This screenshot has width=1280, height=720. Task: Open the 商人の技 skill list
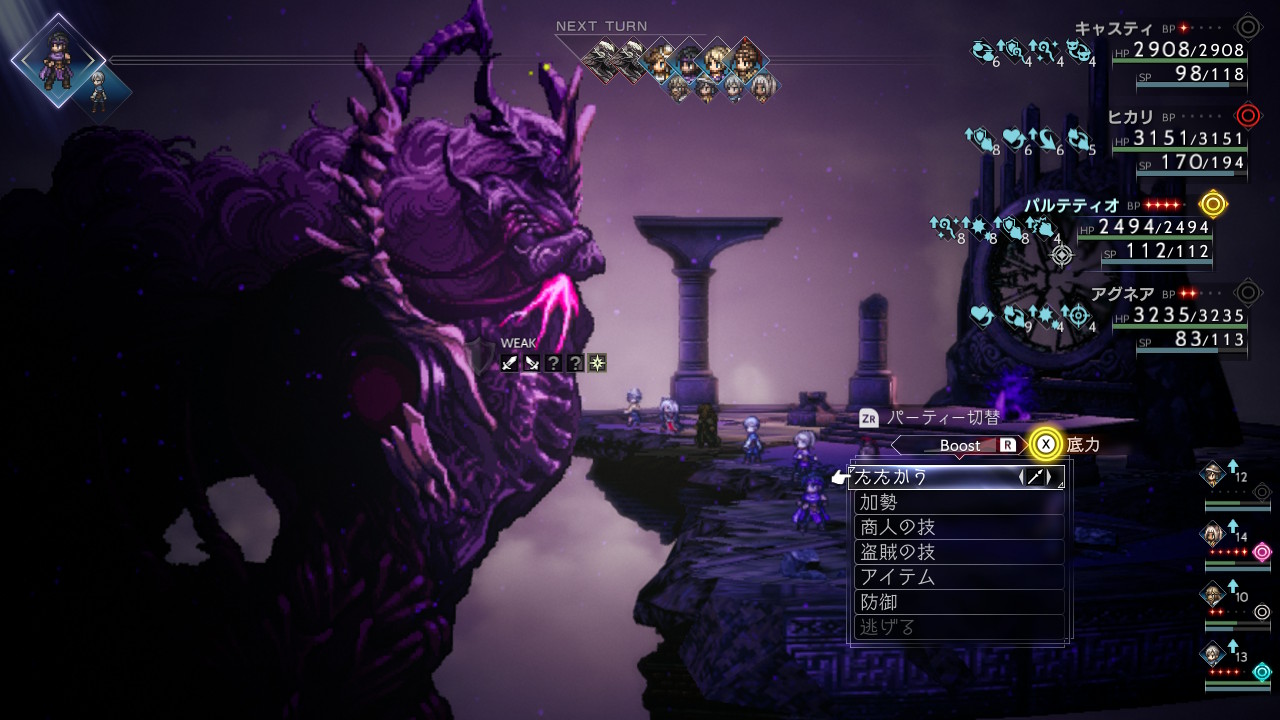[x=958, y=527]
